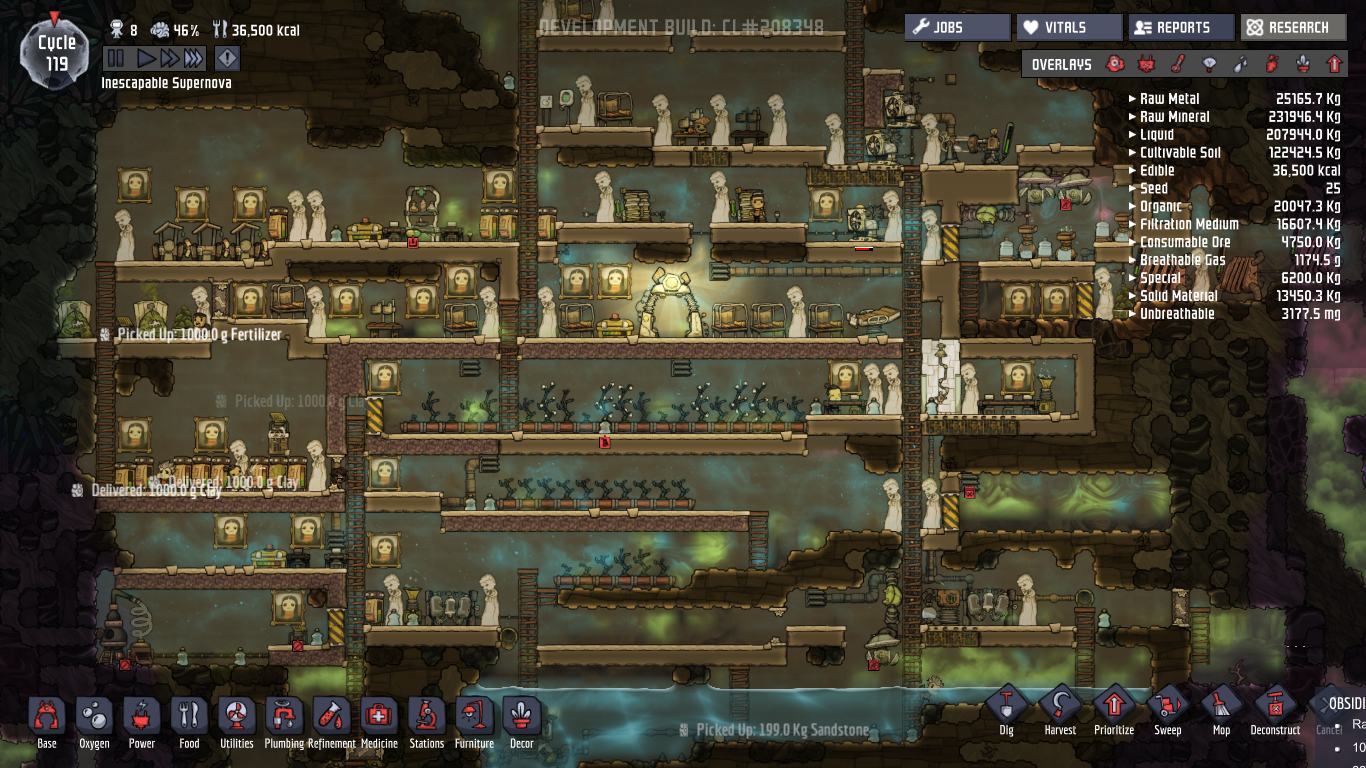Screen dimensions: 1366x768
Task: Set game speed to normal play
Action: click(146, 59)
